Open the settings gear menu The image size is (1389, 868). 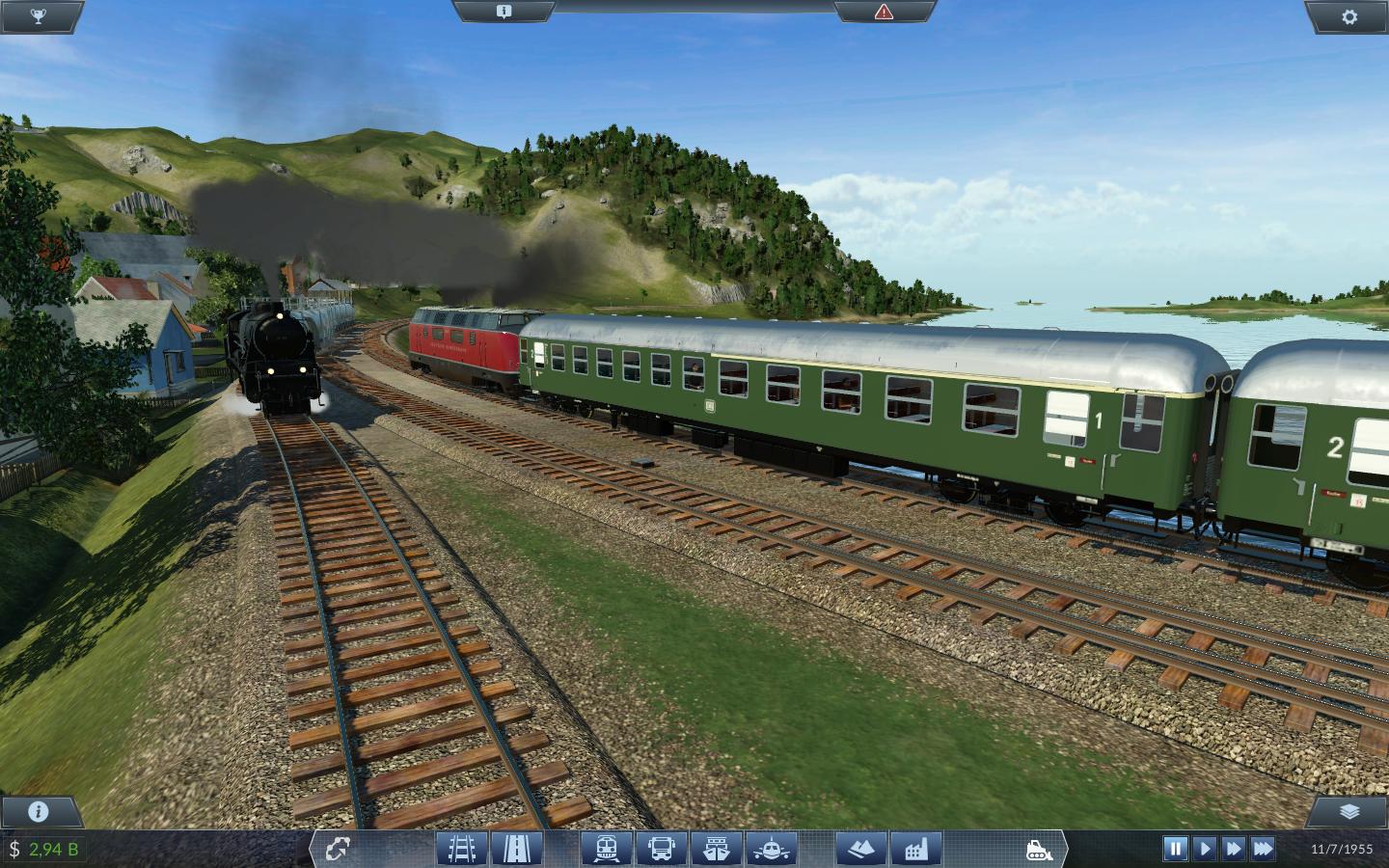click(x=1349, y=16)
